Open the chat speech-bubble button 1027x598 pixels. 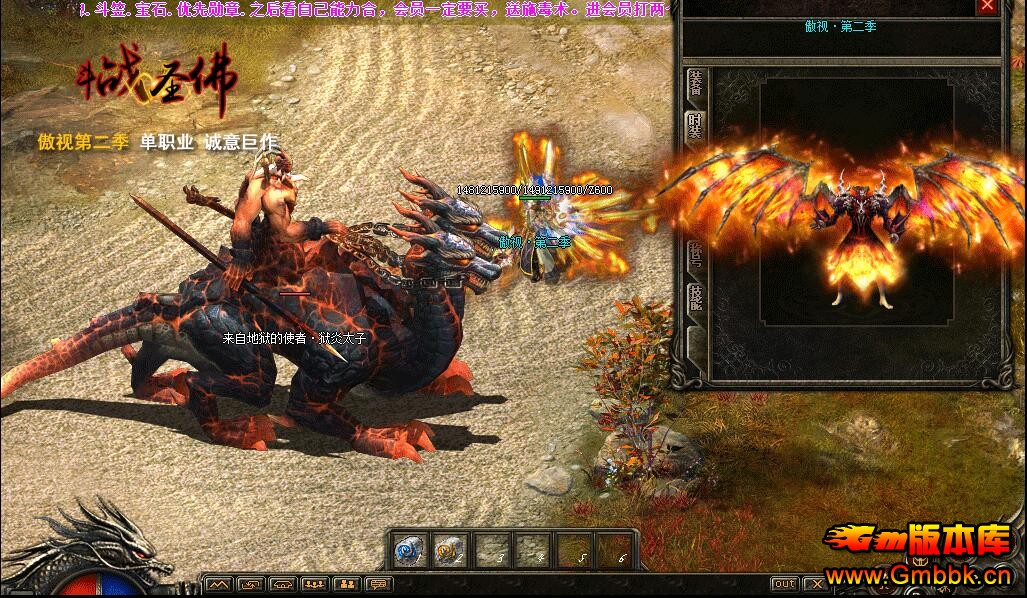point(378,584)
